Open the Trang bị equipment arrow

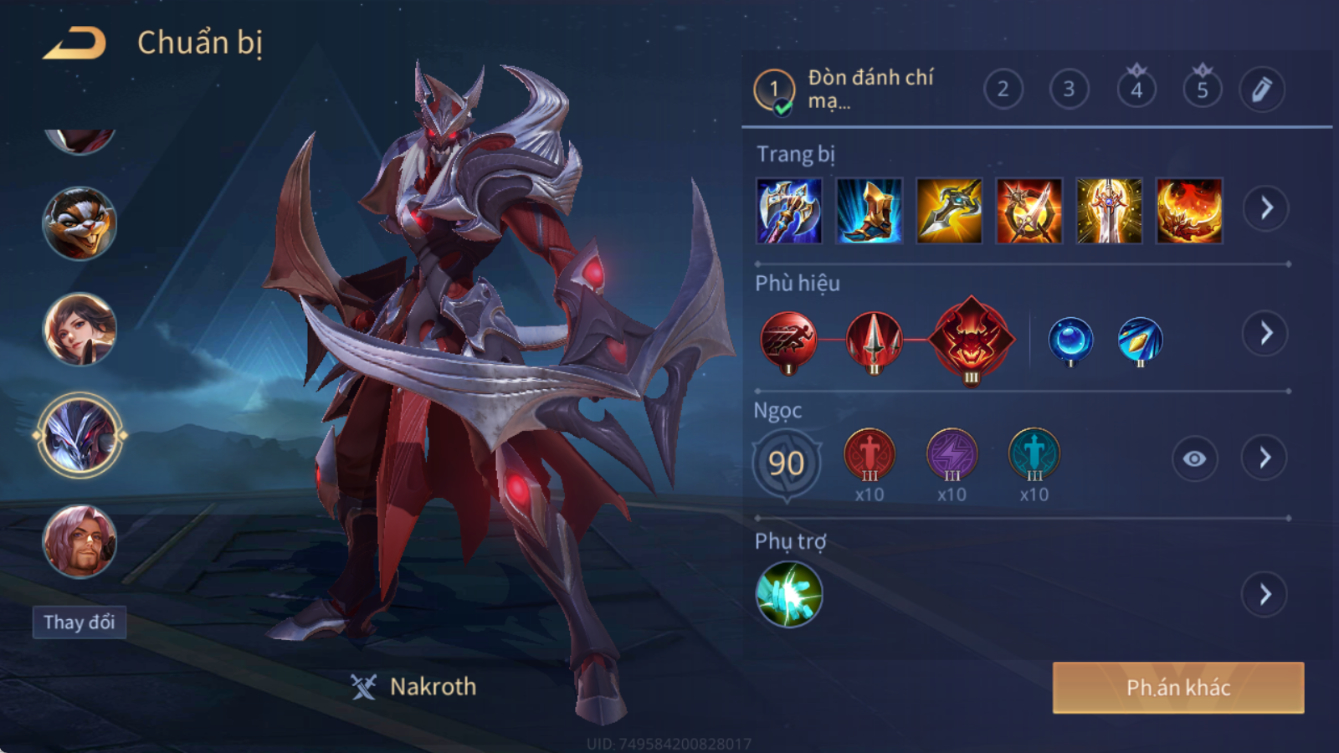[1265, 208]
